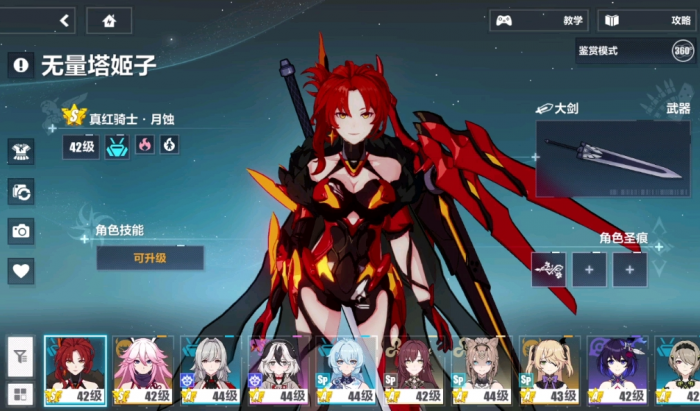This screenshot has height=411, width=700.
Task: Open the character filter funnel button
Action: tap(20, 353)
